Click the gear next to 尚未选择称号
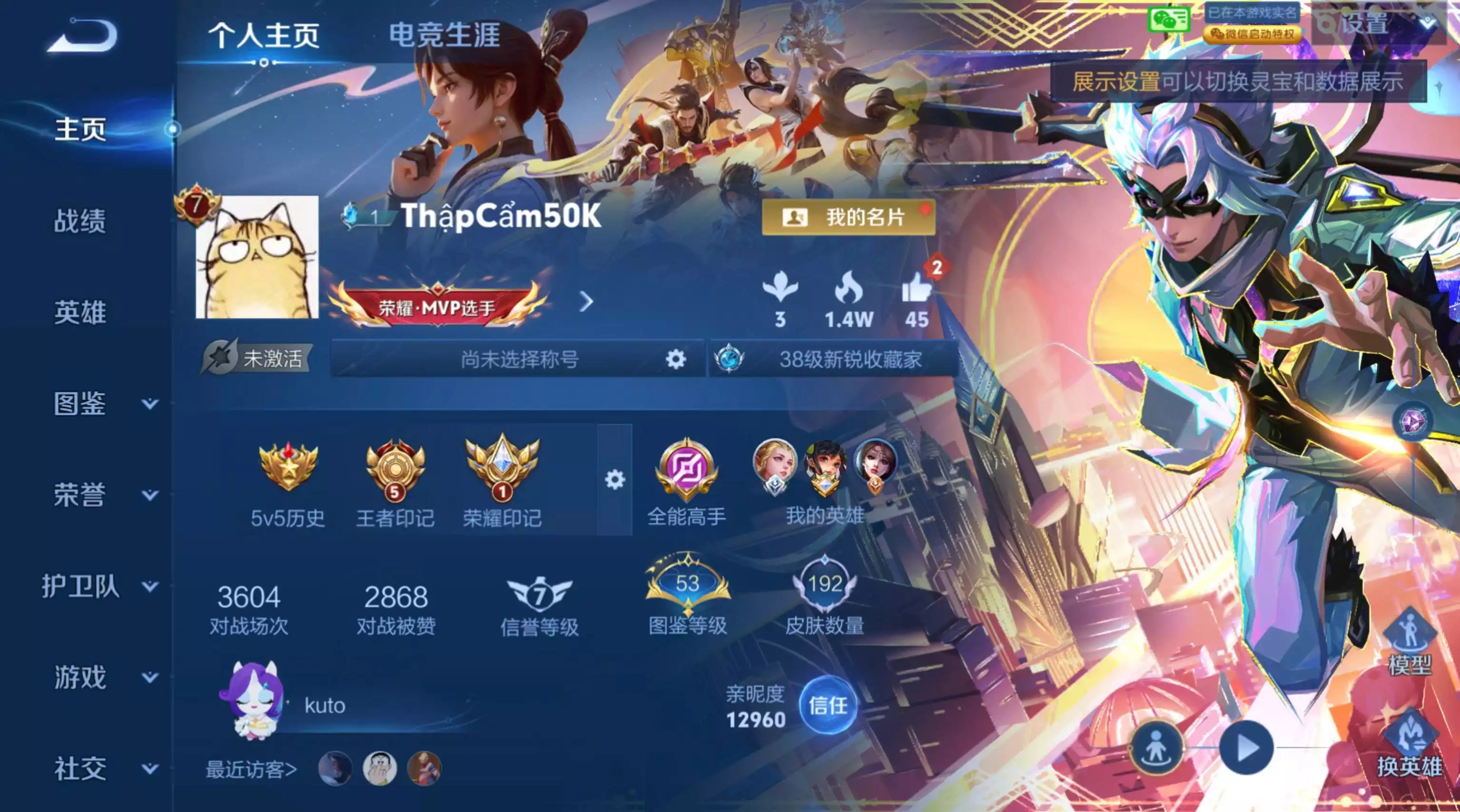Viewport: 1460px width, 812px height. pos(675,359)
